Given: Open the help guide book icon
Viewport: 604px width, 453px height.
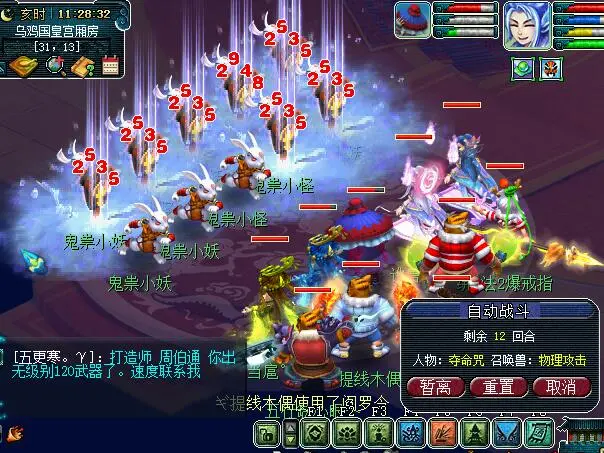Looking at the screenshot, I should (82, 66).
